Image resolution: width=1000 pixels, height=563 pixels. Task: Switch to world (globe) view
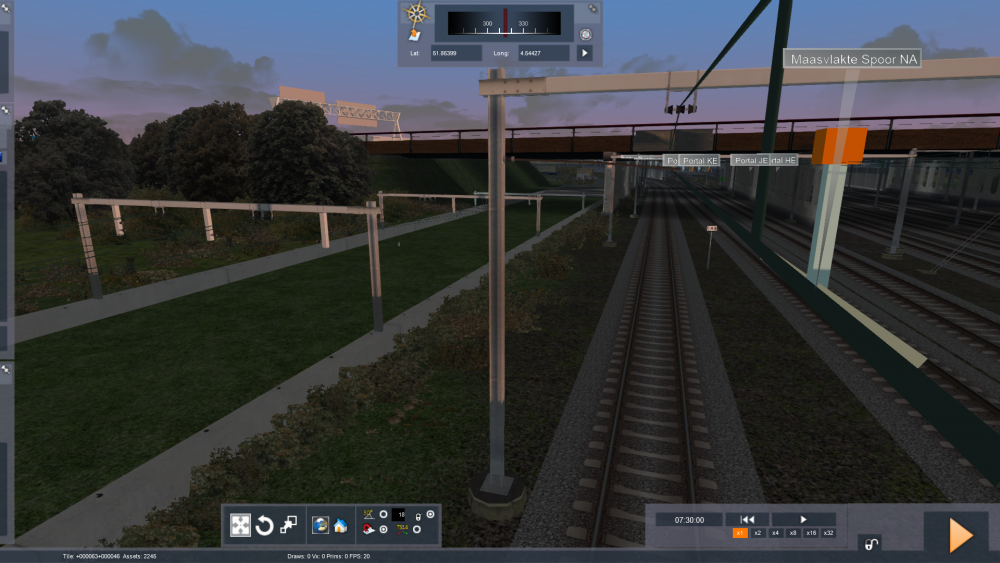[320, 525]
